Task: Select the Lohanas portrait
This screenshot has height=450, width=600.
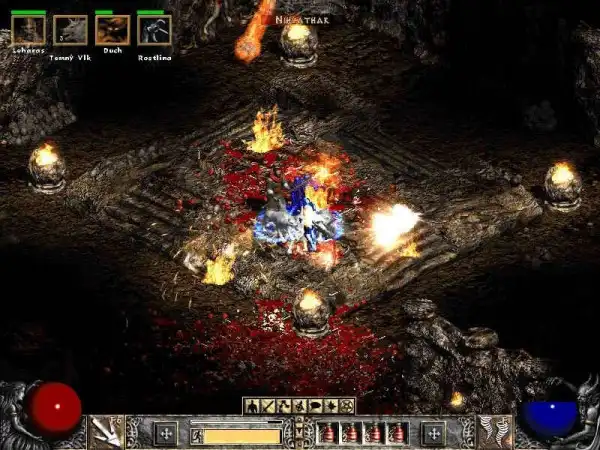Action: pyautogui.click(x=28, y=30)
